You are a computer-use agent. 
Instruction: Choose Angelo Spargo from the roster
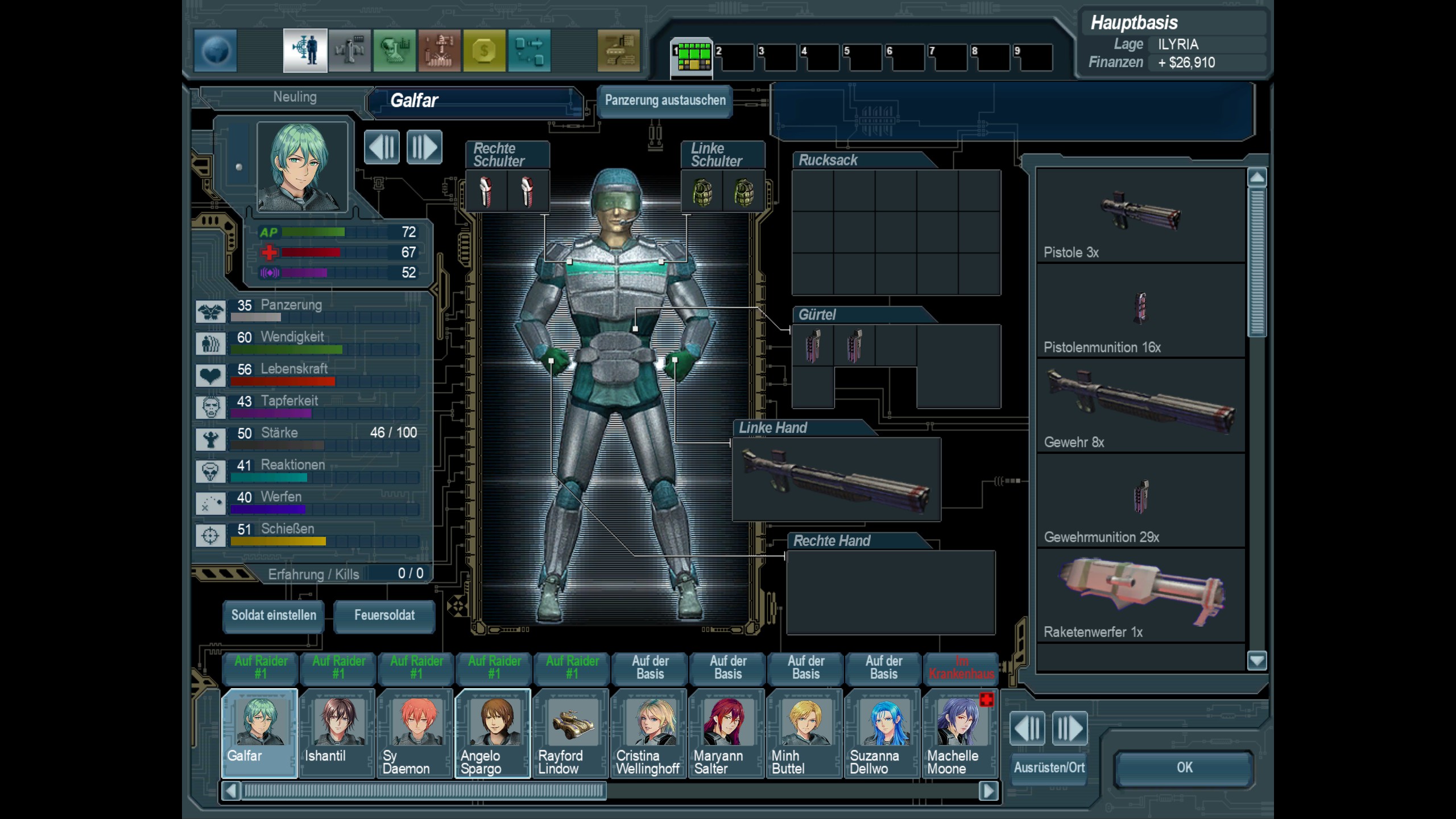tap(493, 732)
